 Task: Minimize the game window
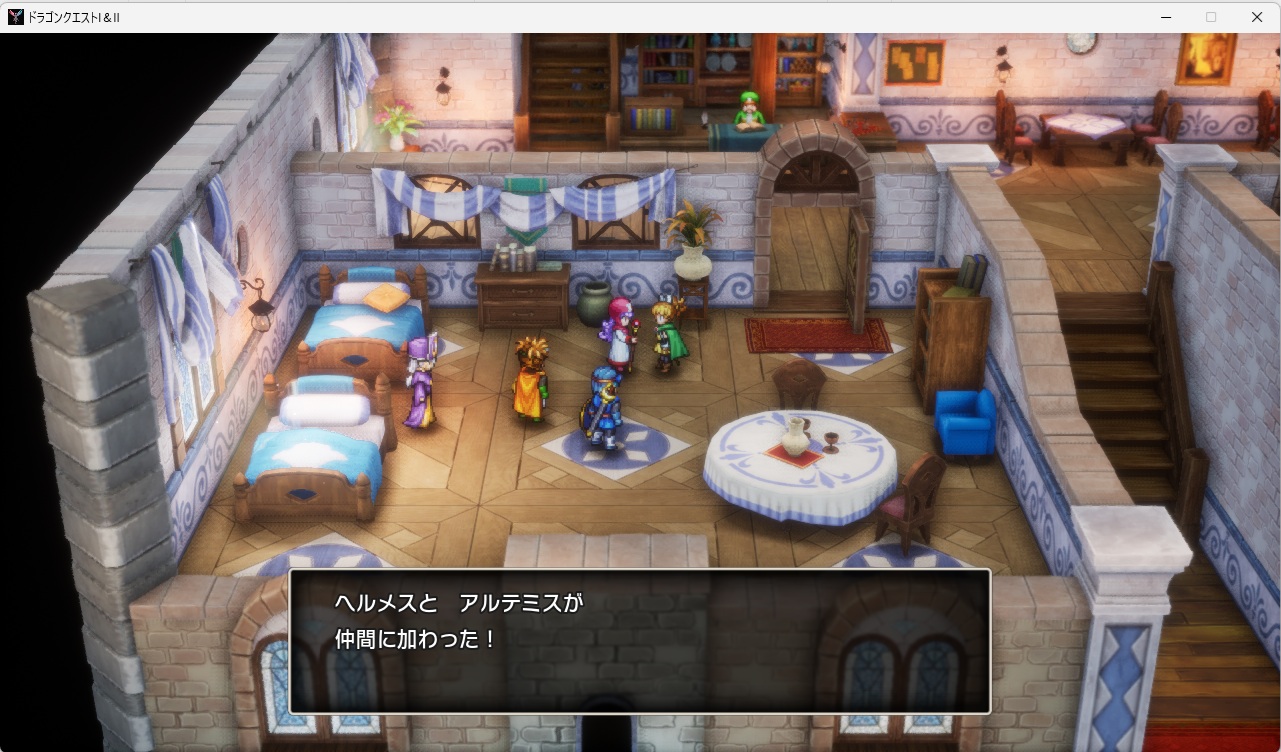point(1166,17)
